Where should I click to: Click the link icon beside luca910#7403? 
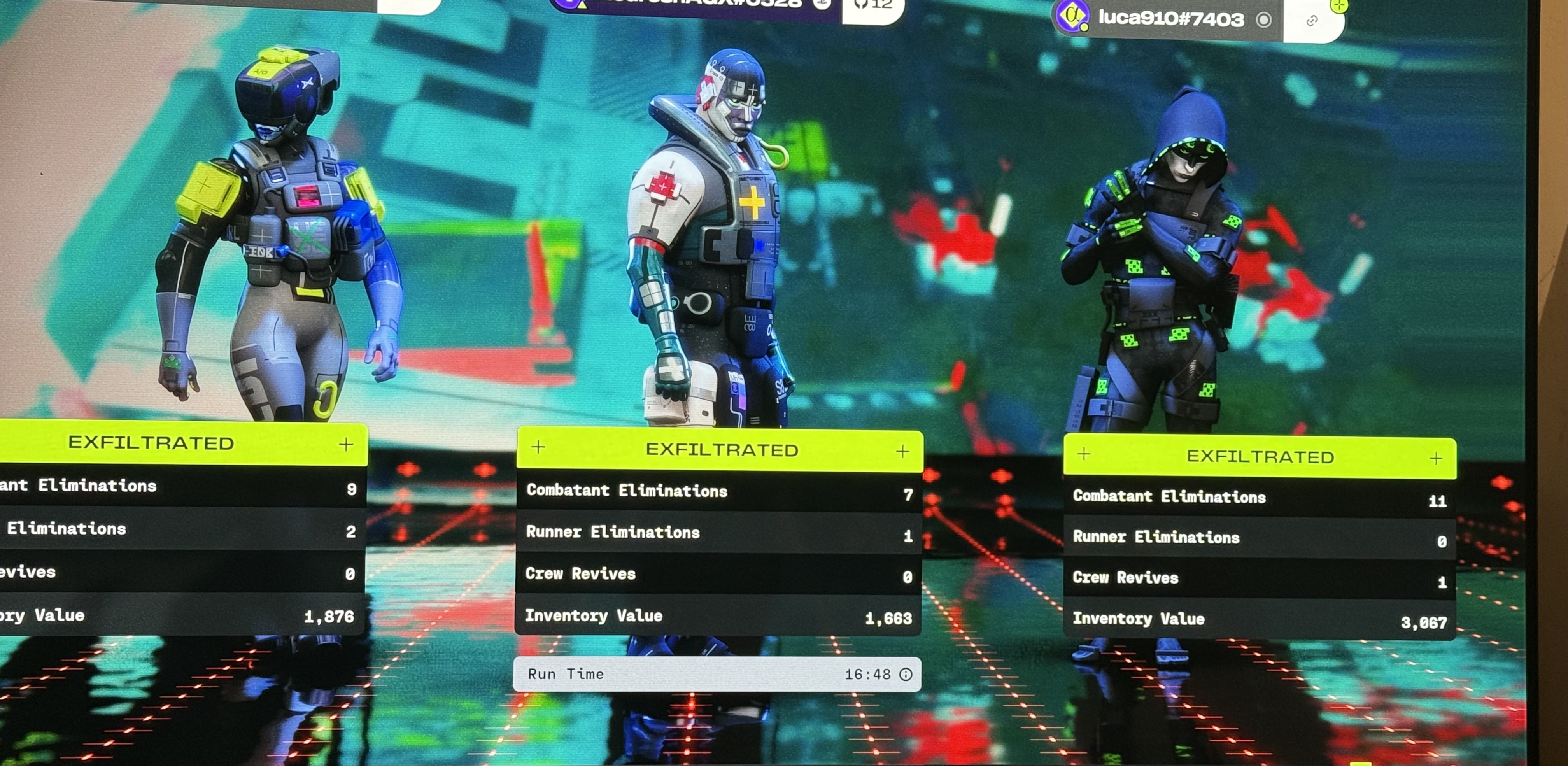pos(1312,21)
